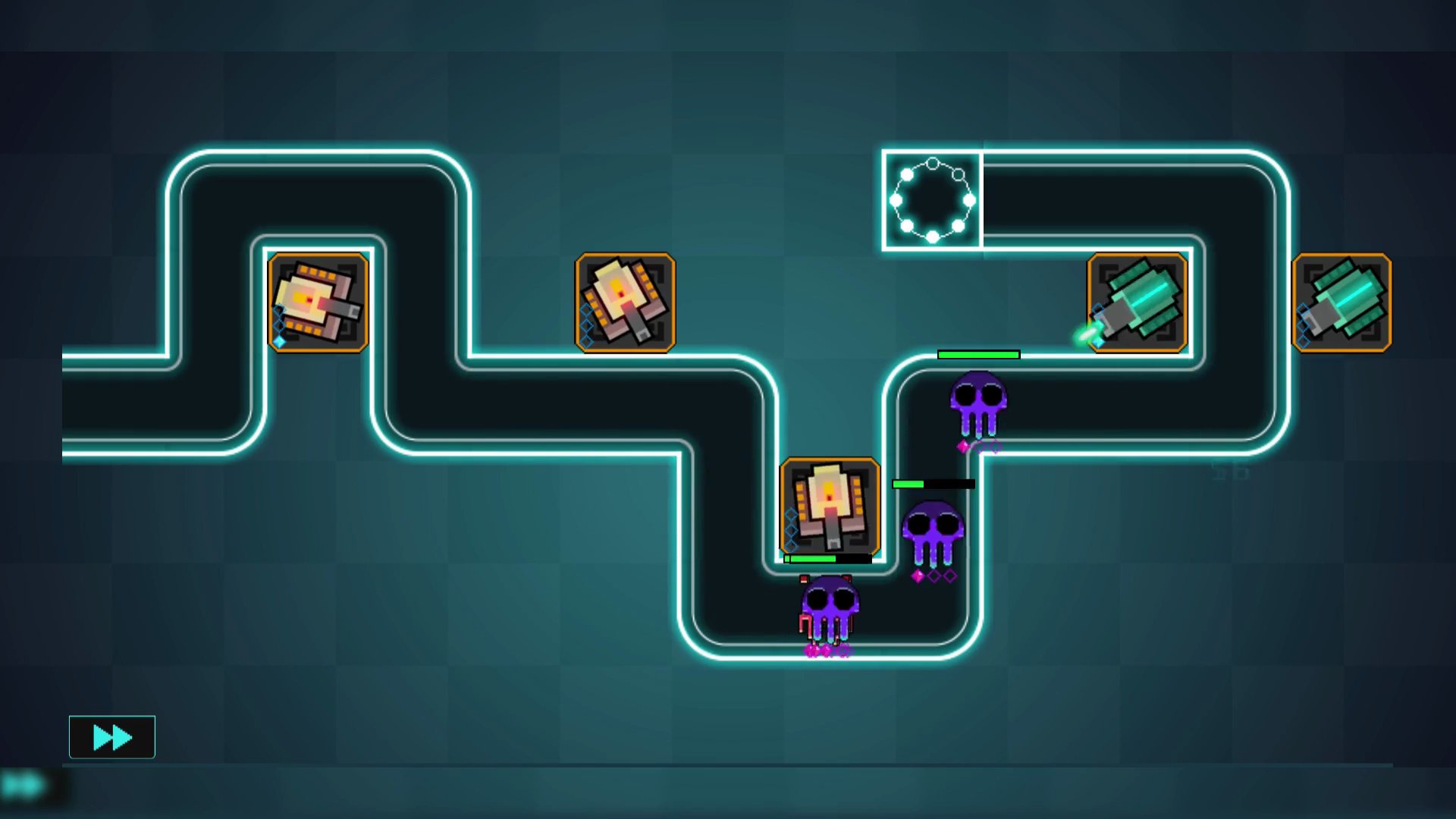Click the green health bar above the top skull
Viewport: 1456px width, 819px height.
[978, 353]
